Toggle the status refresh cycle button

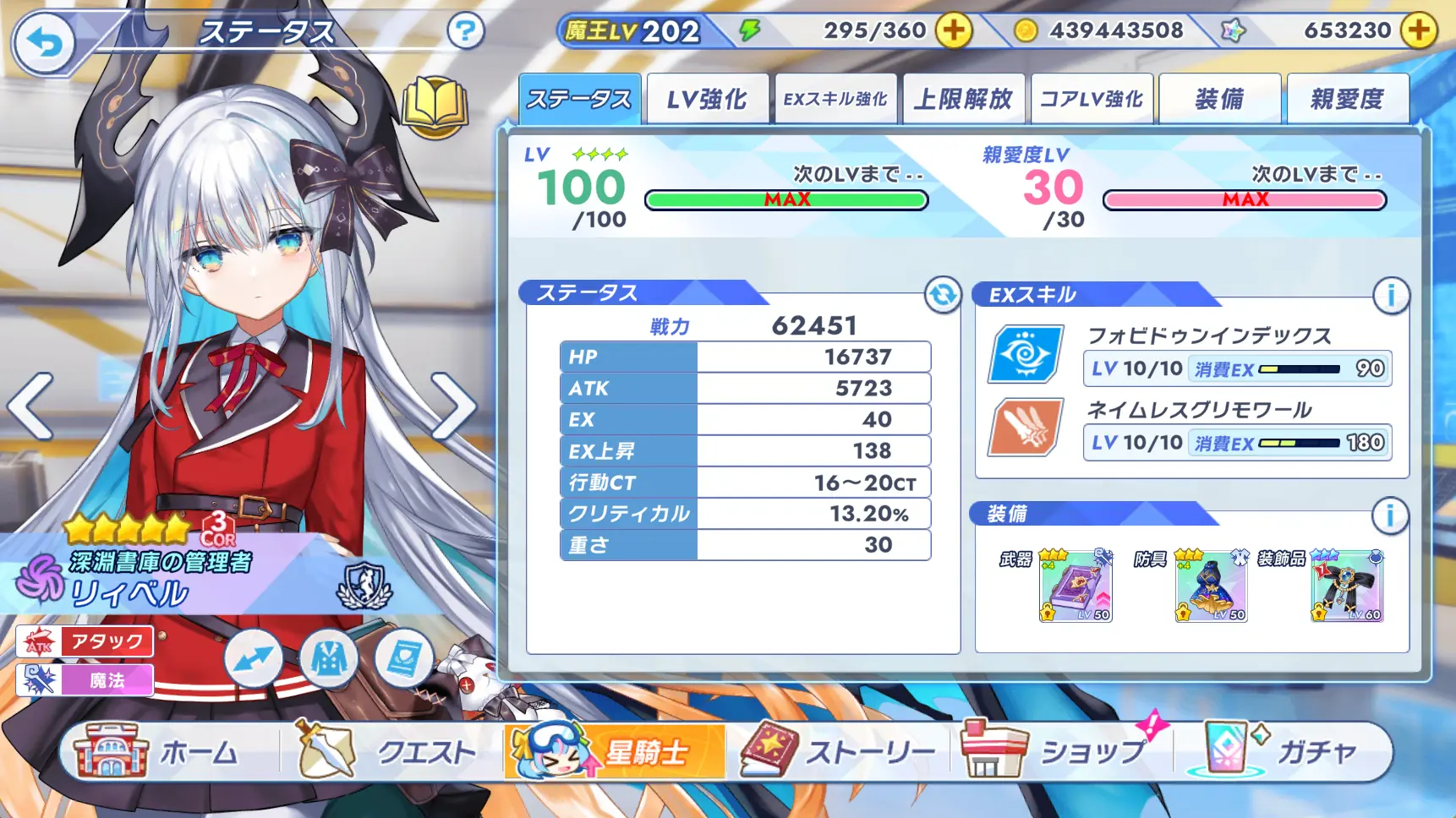pyautogui.click(x=942, y=295)
